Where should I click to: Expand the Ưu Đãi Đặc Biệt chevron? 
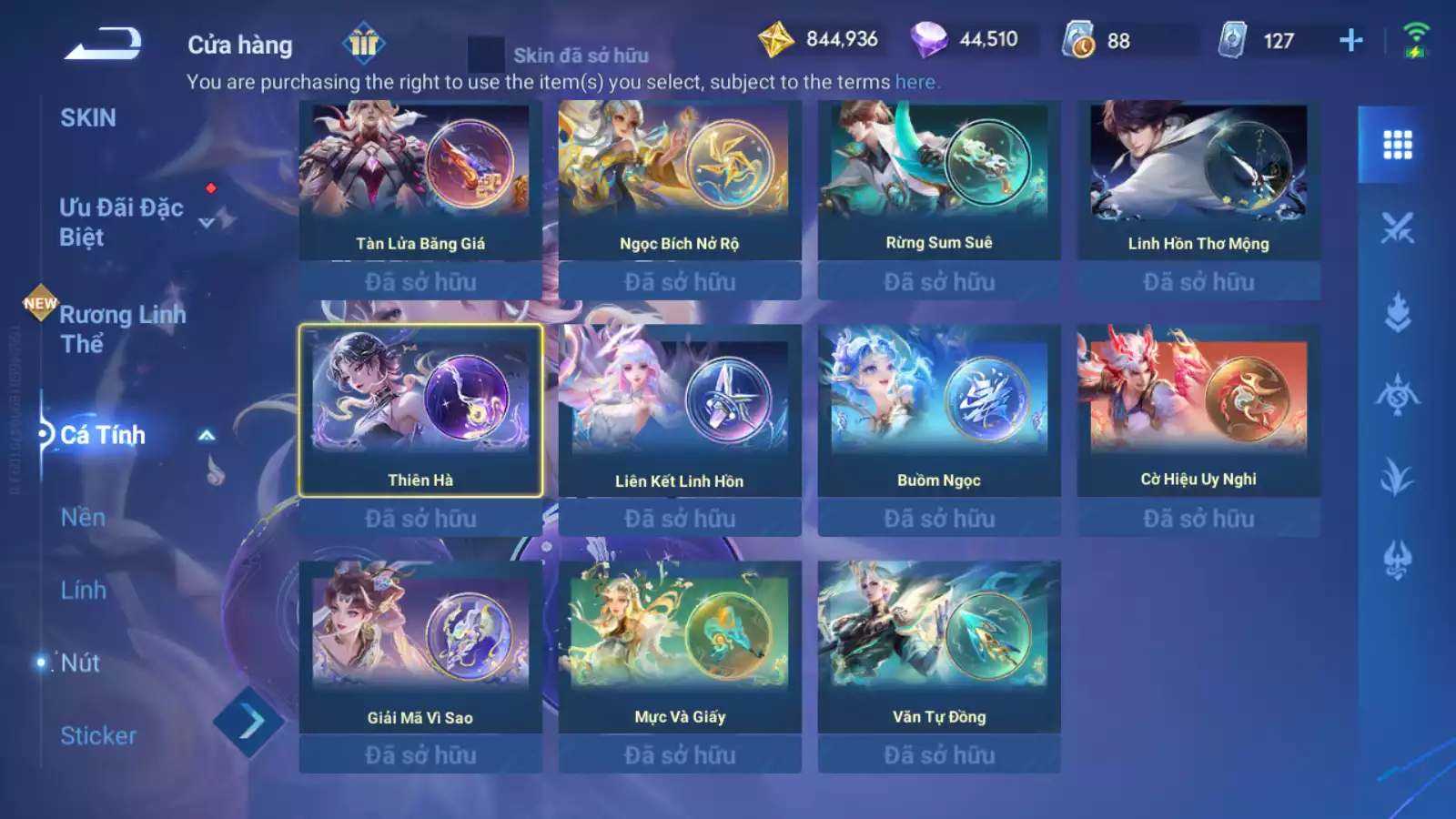(x=205, y=221)
